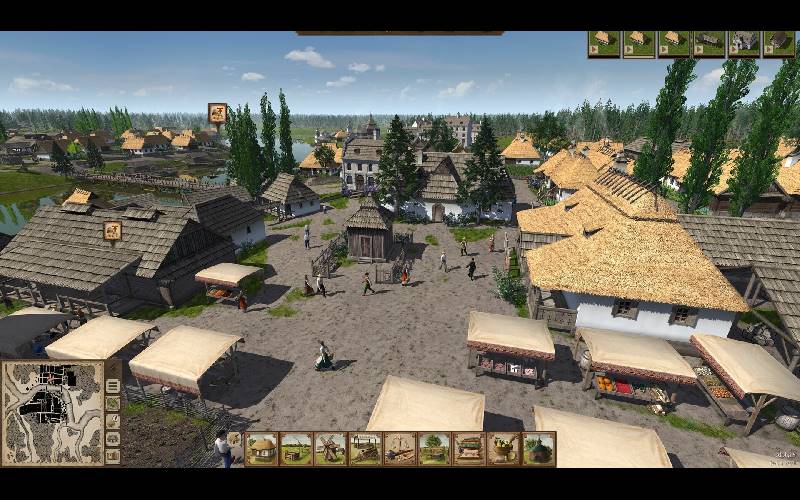This screenshot has height=500, width=800.
Task: Choose the produce basket toolbar icon
Action: (504, 449)
